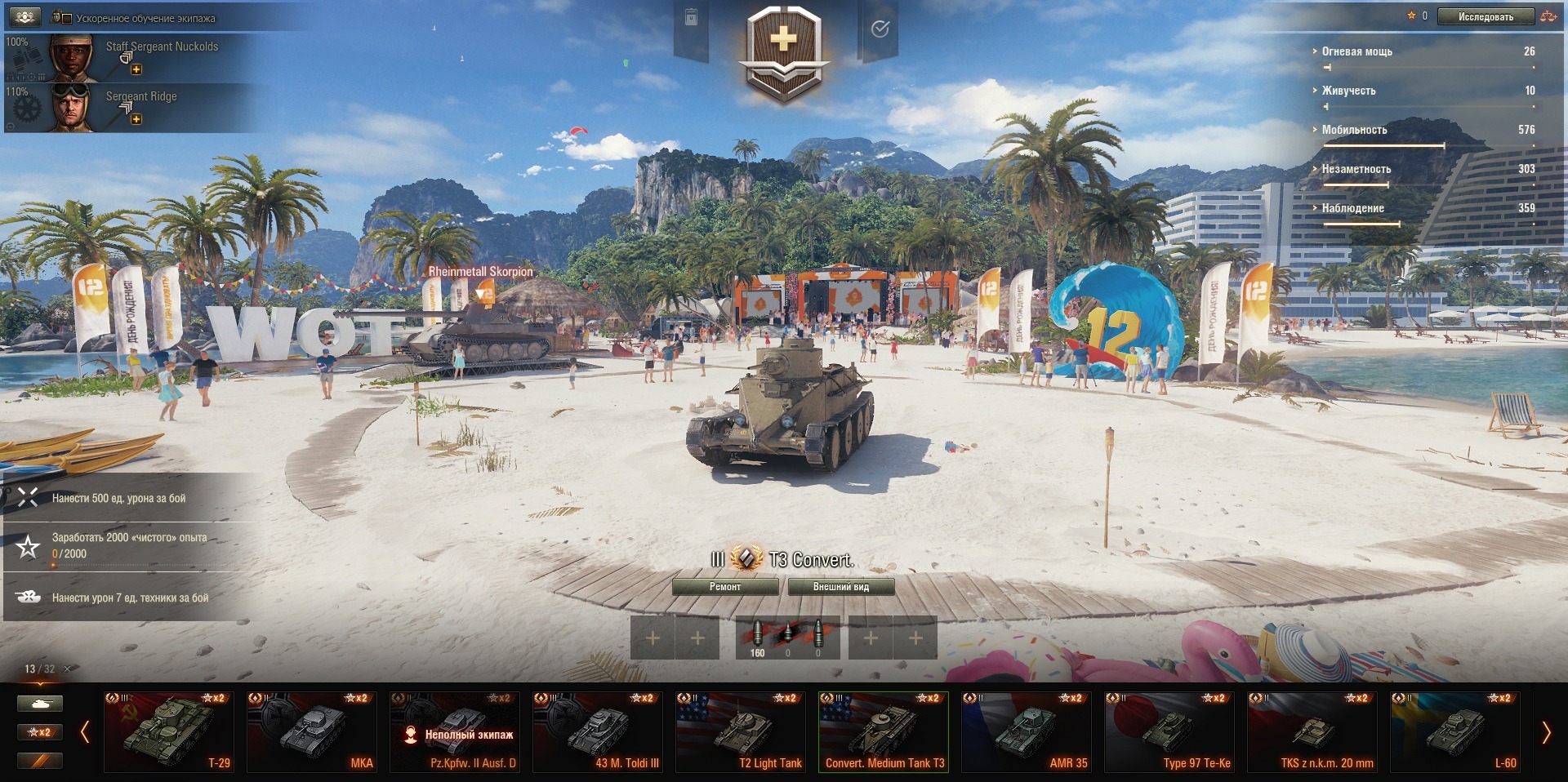Pick the 43 M. Toldi III tank

[598, 731]
